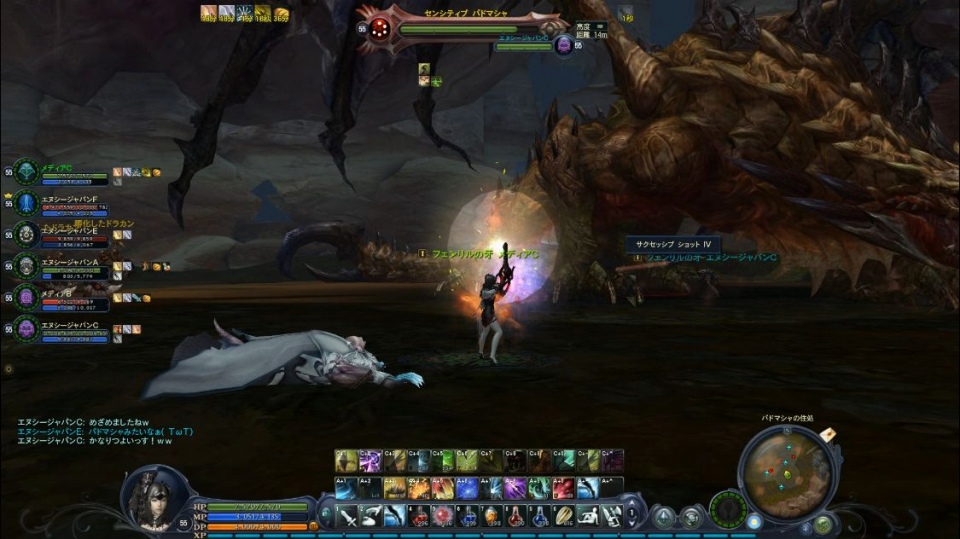
Task: Open the player character portrait
Action: pyautogui.click(x=153, y=497)
